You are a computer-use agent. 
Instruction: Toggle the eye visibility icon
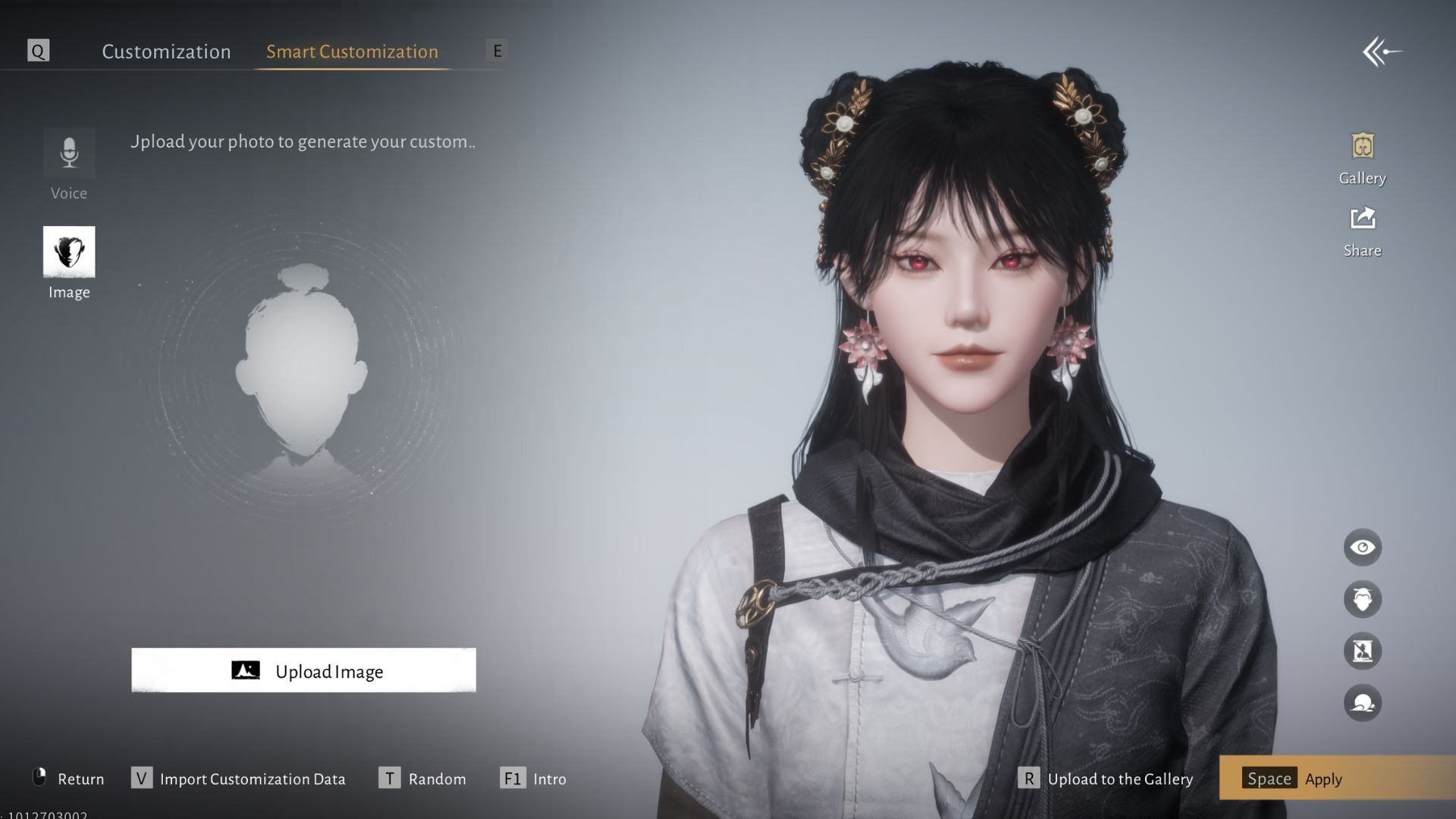[x=1362, y=548]
